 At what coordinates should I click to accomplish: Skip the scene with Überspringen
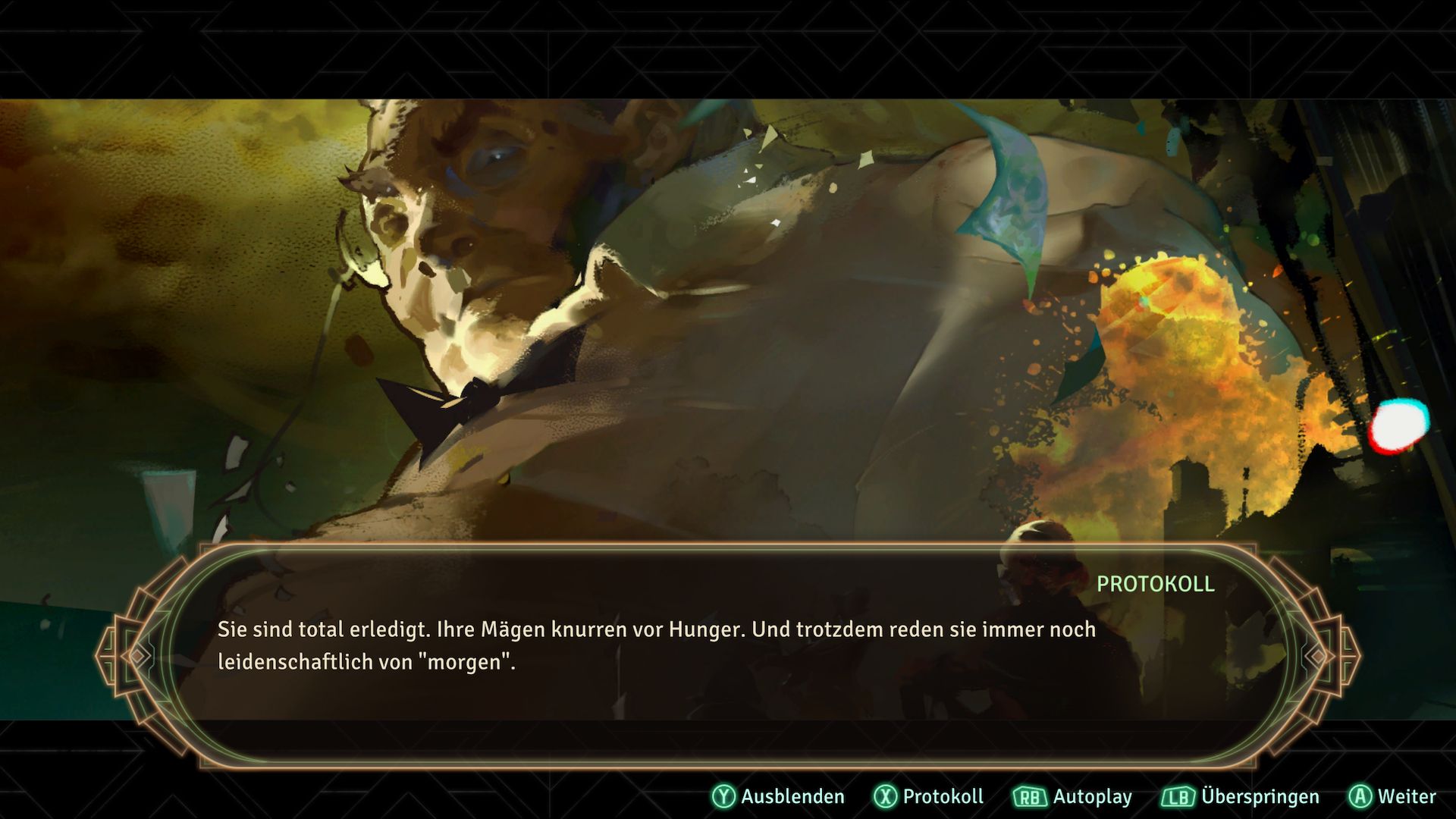pyautogui.click(x=1241, y=796)
